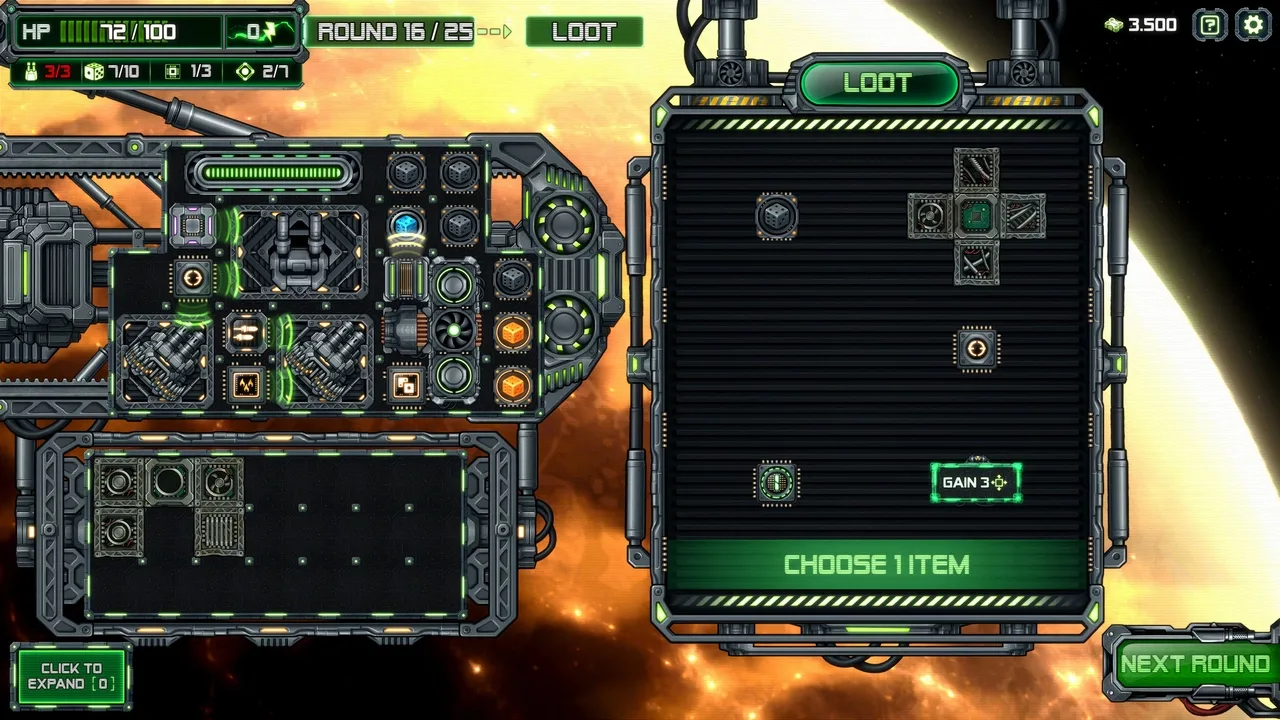Select the green fan module on ship

coord(454,332)
